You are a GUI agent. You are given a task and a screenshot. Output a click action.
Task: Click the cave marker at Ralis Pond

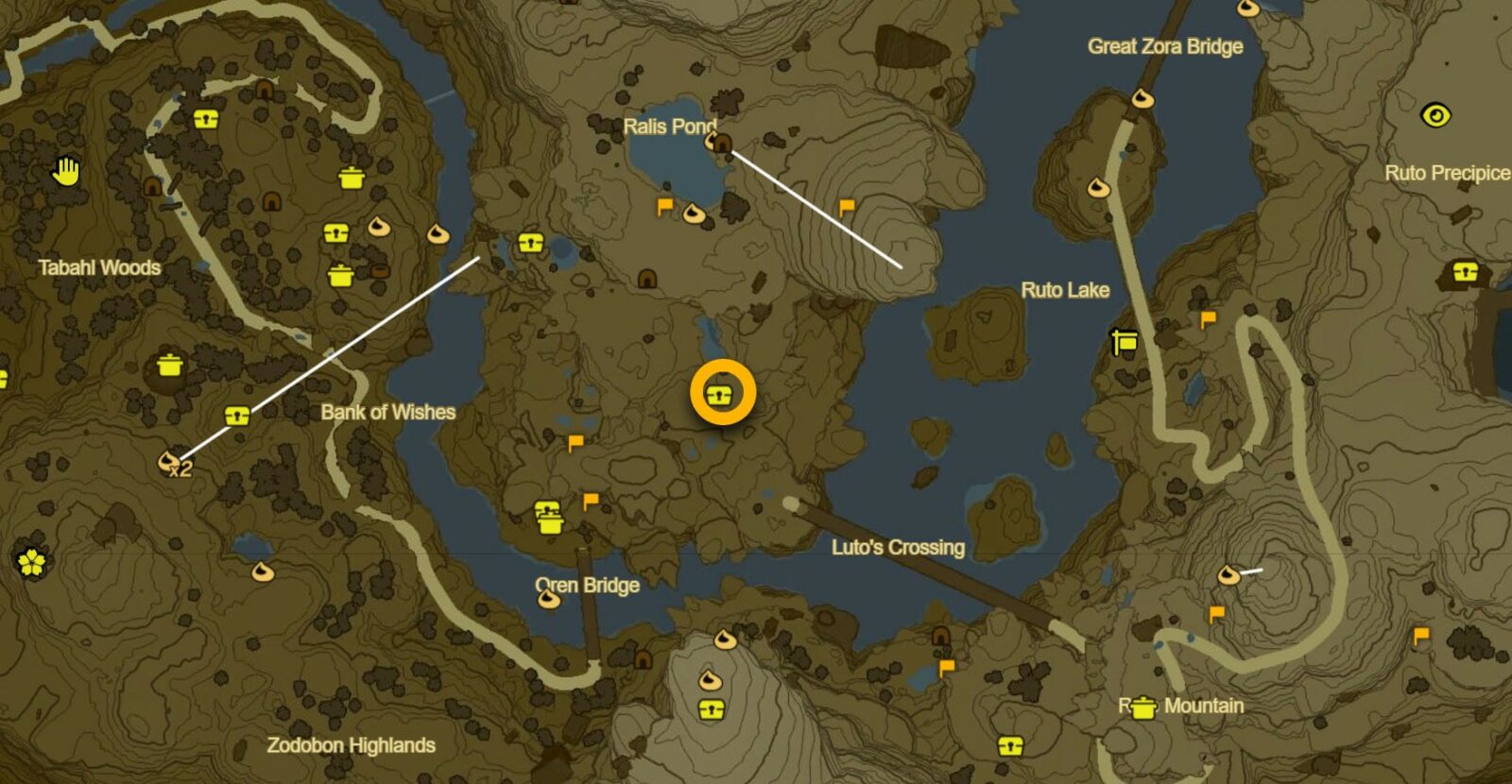click(722, 144)
